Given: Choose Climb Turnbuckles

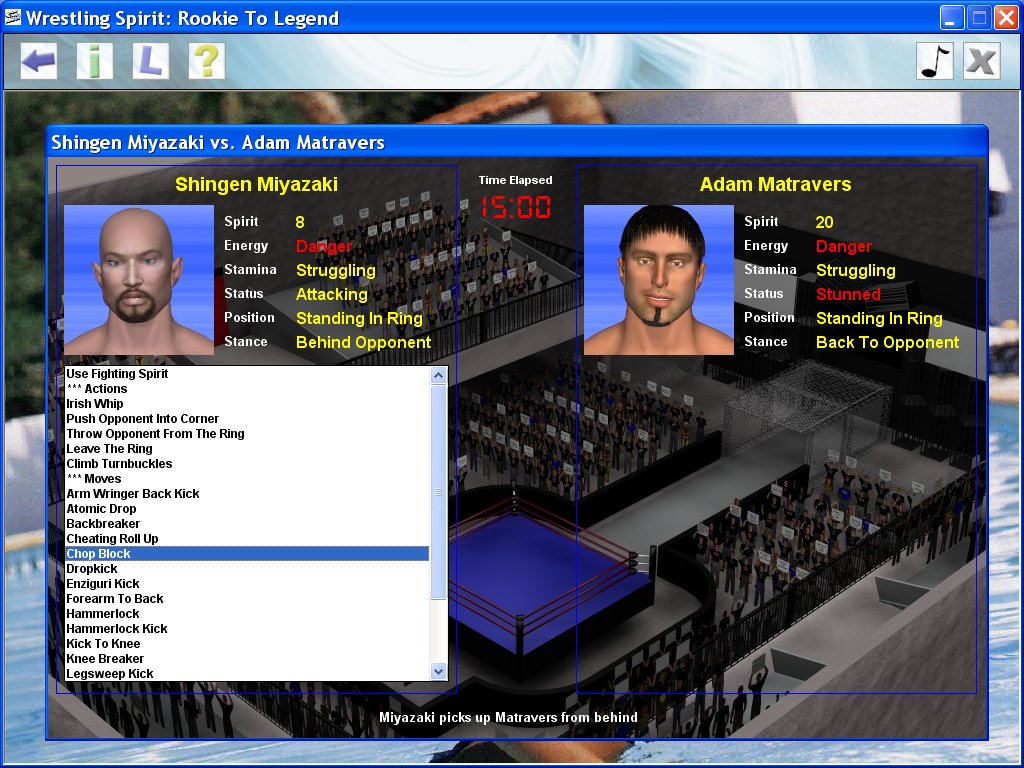Looking at the screenshot, I should point(119,464).
